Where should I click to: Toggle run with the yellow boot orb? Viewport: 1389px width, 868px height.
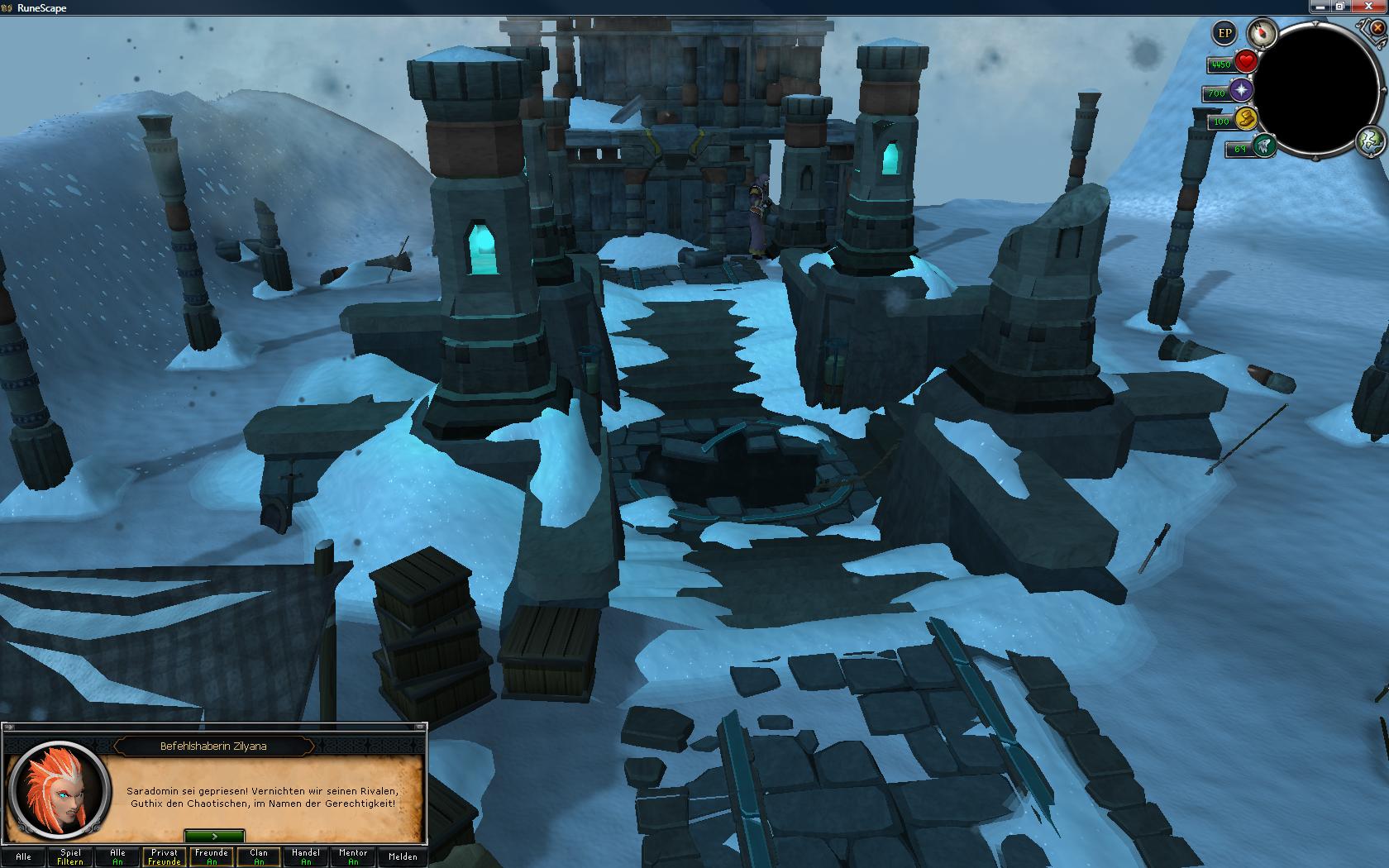coord(1245,119)
